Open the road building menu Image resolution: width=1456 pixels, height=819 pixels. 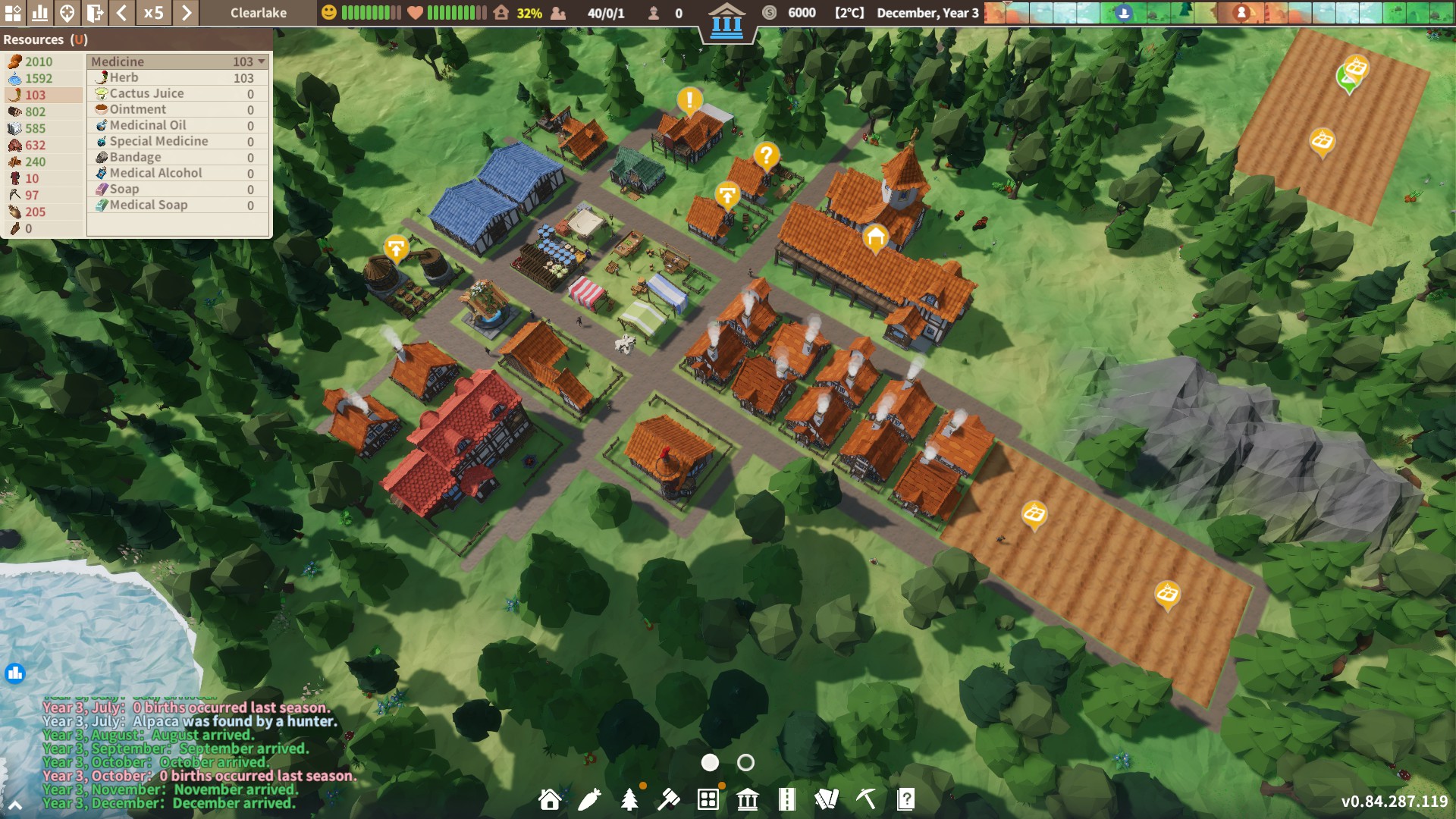[x=787, y=799]
